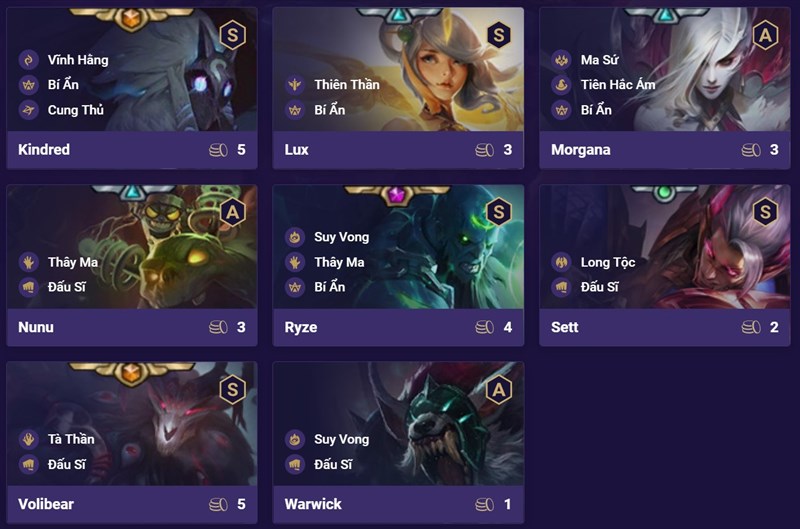Click Morgana's Tiên Hắc Ám trait
Image resolution: width=800 pixels, height=529 pixels.
point(616,85)
